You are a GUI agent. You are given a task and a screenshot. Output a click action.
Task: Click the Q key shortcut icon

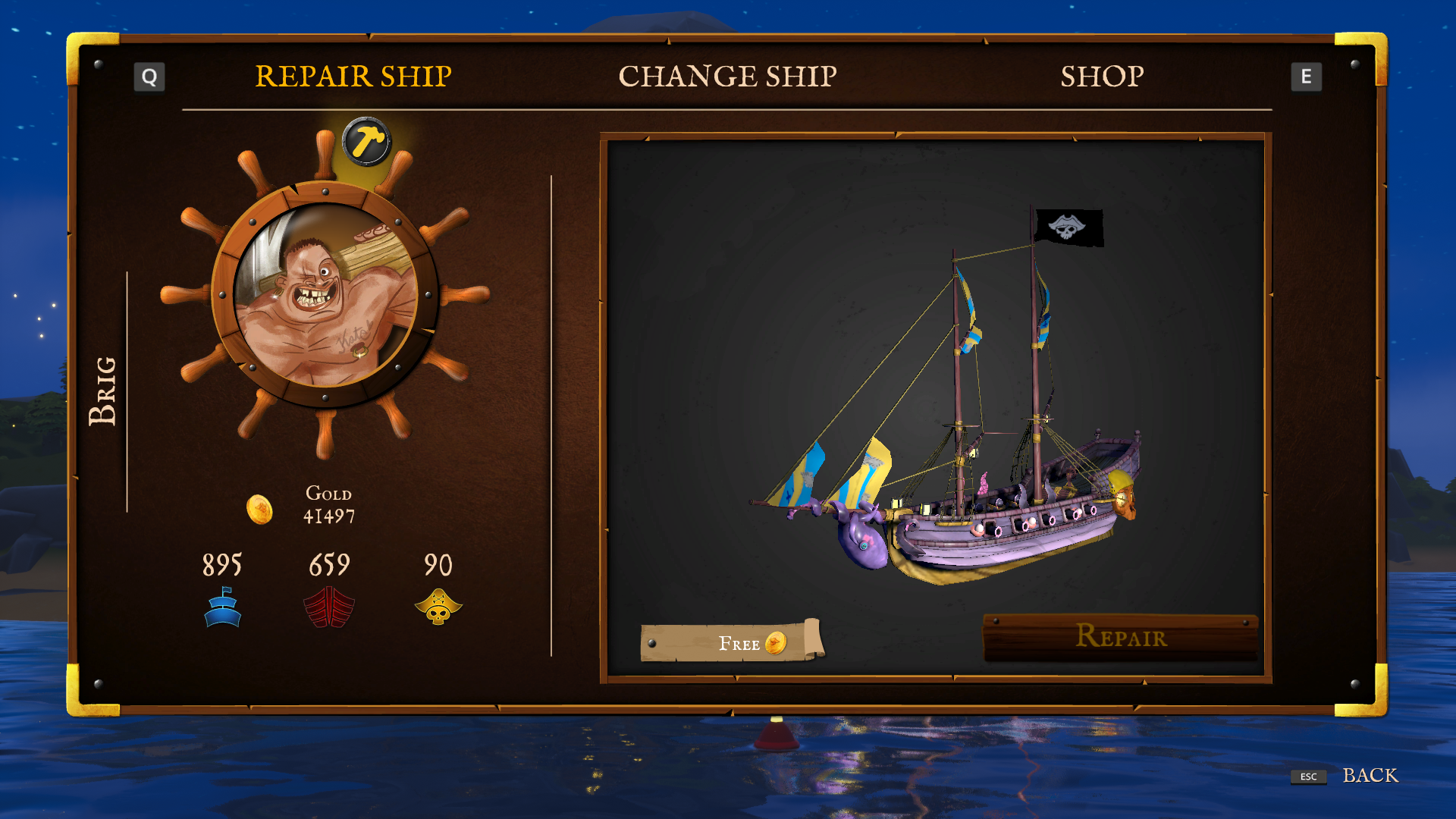tap(149, 76)
